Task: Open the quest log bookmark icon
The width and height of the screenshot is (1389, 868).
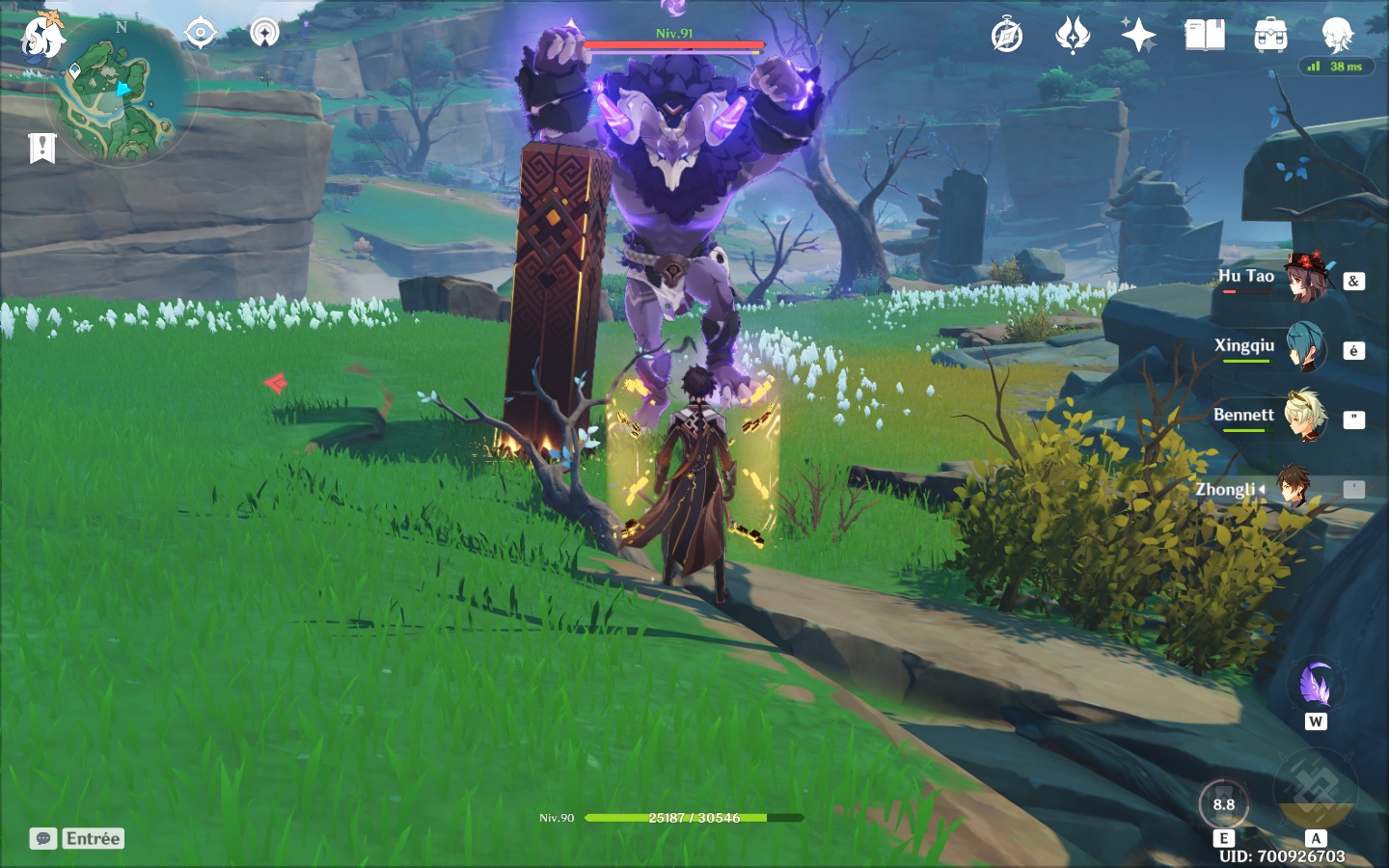Action: [x=42, y=149]
